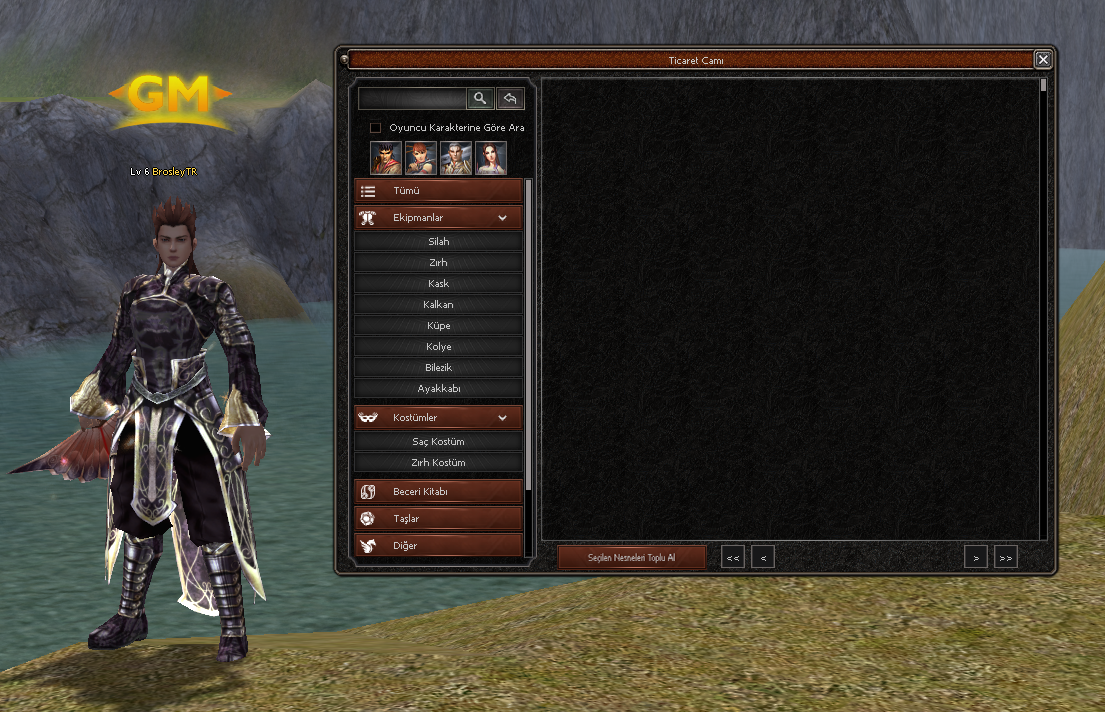Viewport: 1105px width, 712px height.
Task: Select the Tümü category
Action: point(438,191)
